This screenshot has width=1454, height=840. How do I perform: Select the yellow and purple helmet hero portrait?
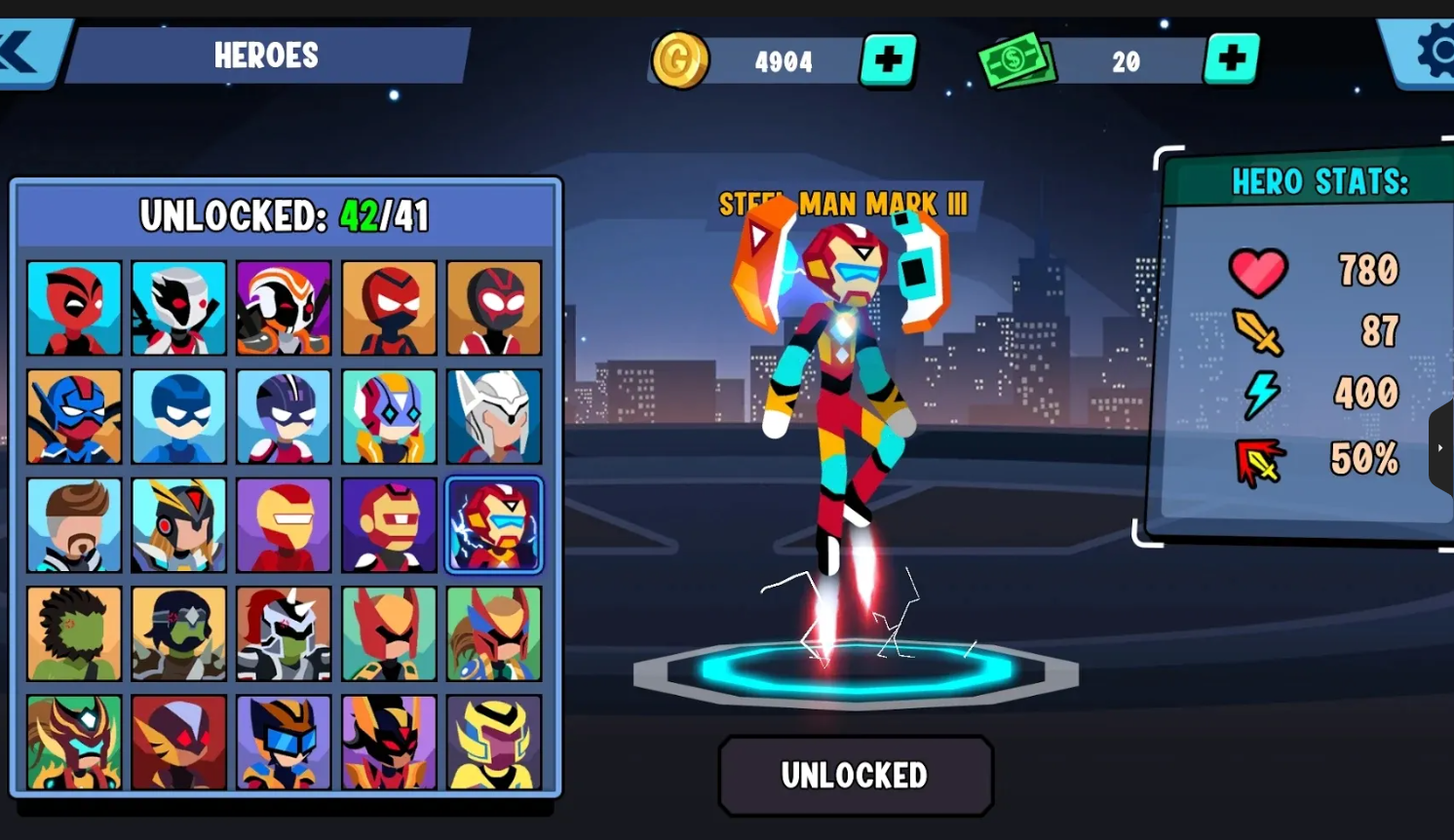[x=494, y=742]
